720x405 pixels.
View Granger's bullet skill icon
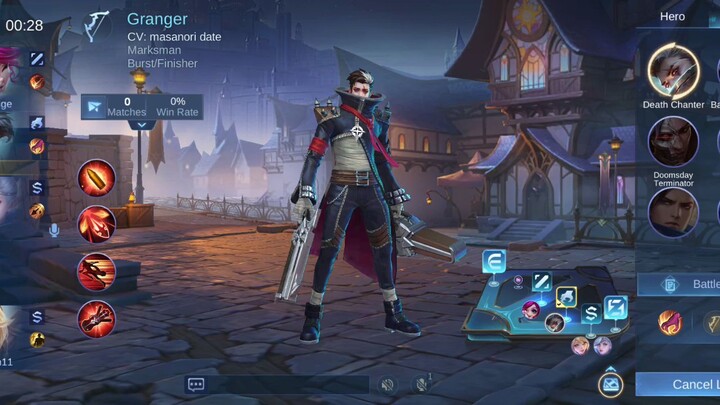tap(97, 178)
